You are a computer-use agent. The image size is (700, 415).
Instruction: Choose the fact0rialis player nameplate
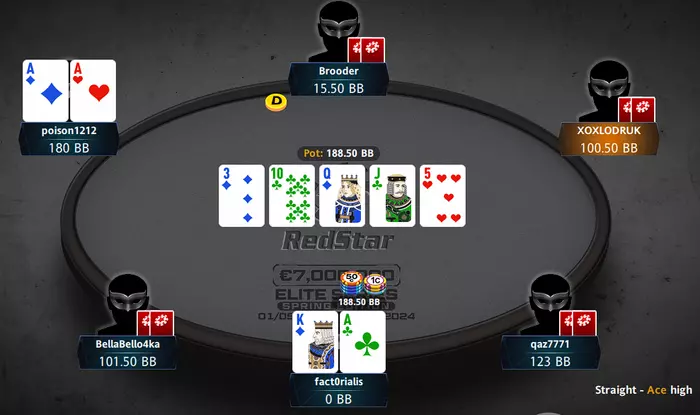point(339,389)
